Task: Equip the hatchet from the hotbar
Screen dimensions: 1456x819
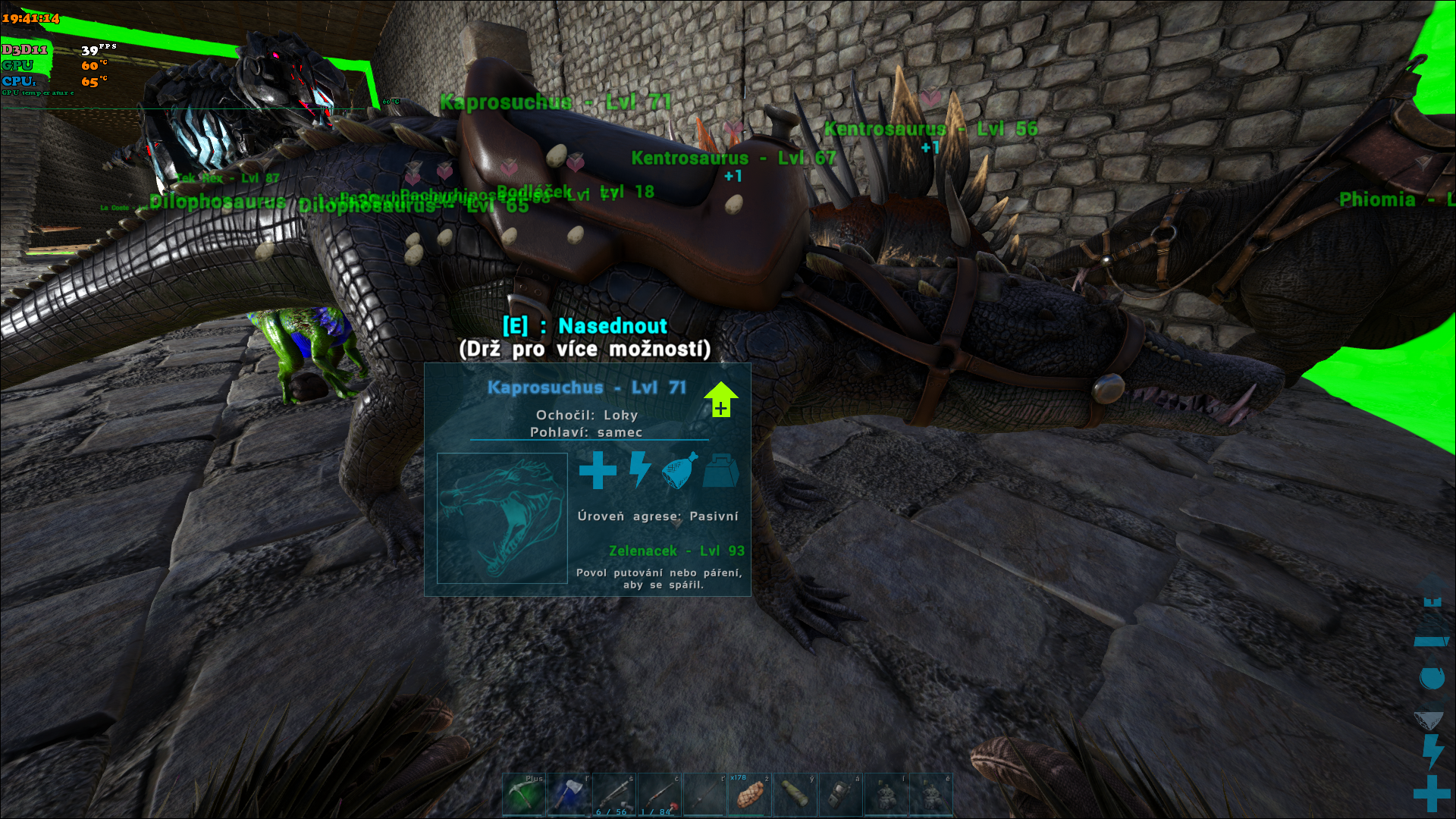Action: [569, 795]
